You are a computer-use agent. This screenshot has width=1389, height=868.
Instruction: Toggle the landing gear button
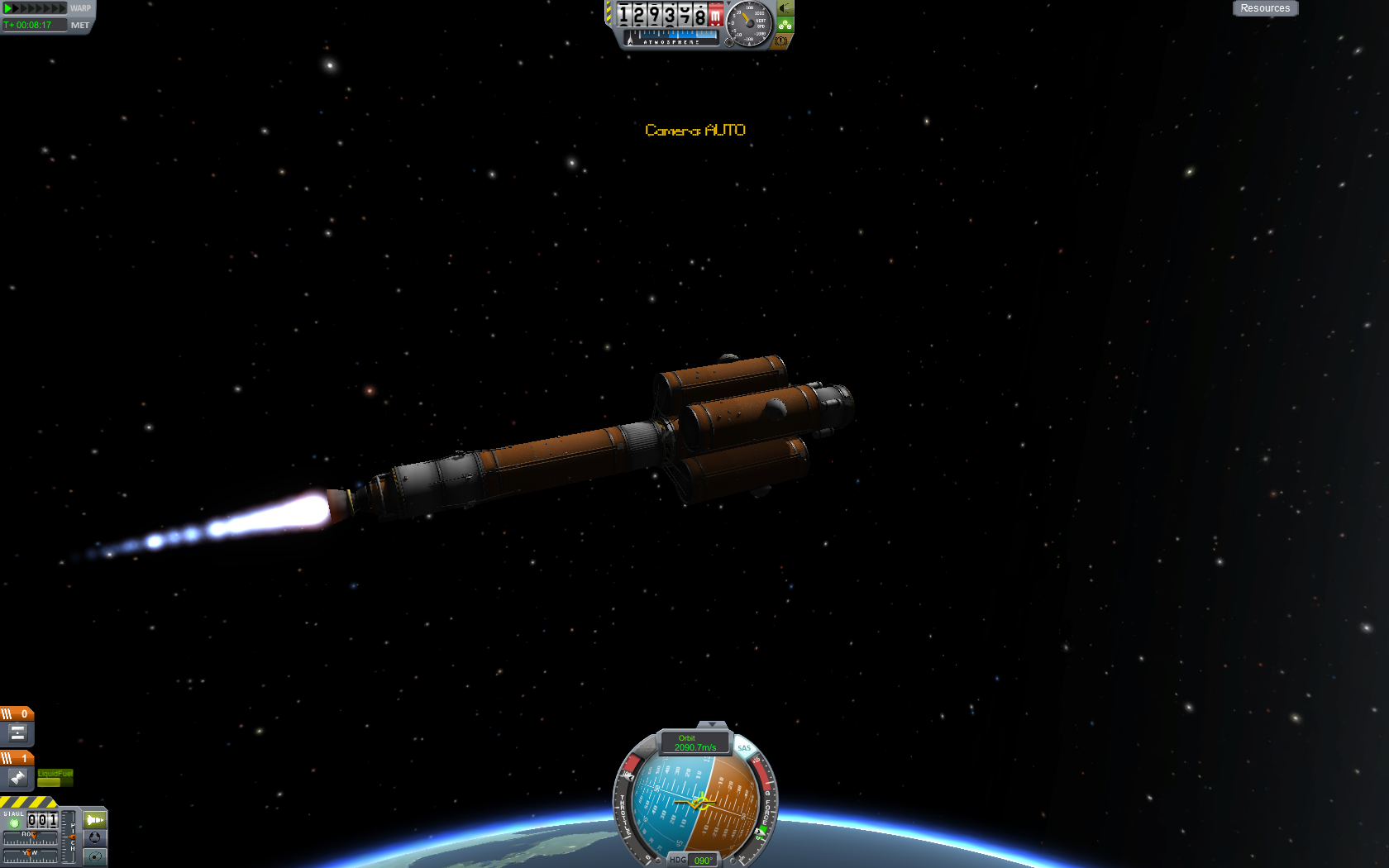coord(785,25)
